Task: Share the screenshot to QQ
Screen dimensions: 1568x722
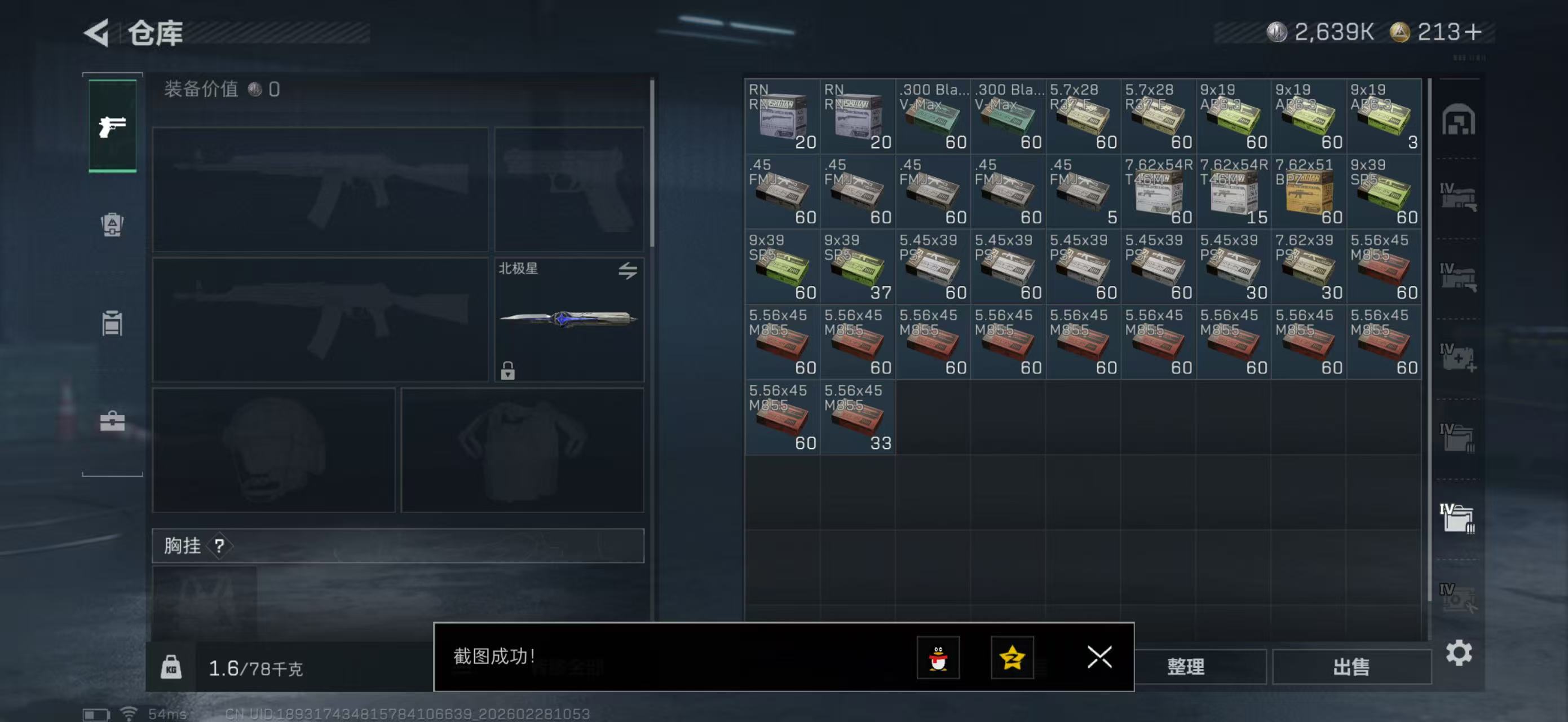Action: pyautogui.click(x=938, y=658)
